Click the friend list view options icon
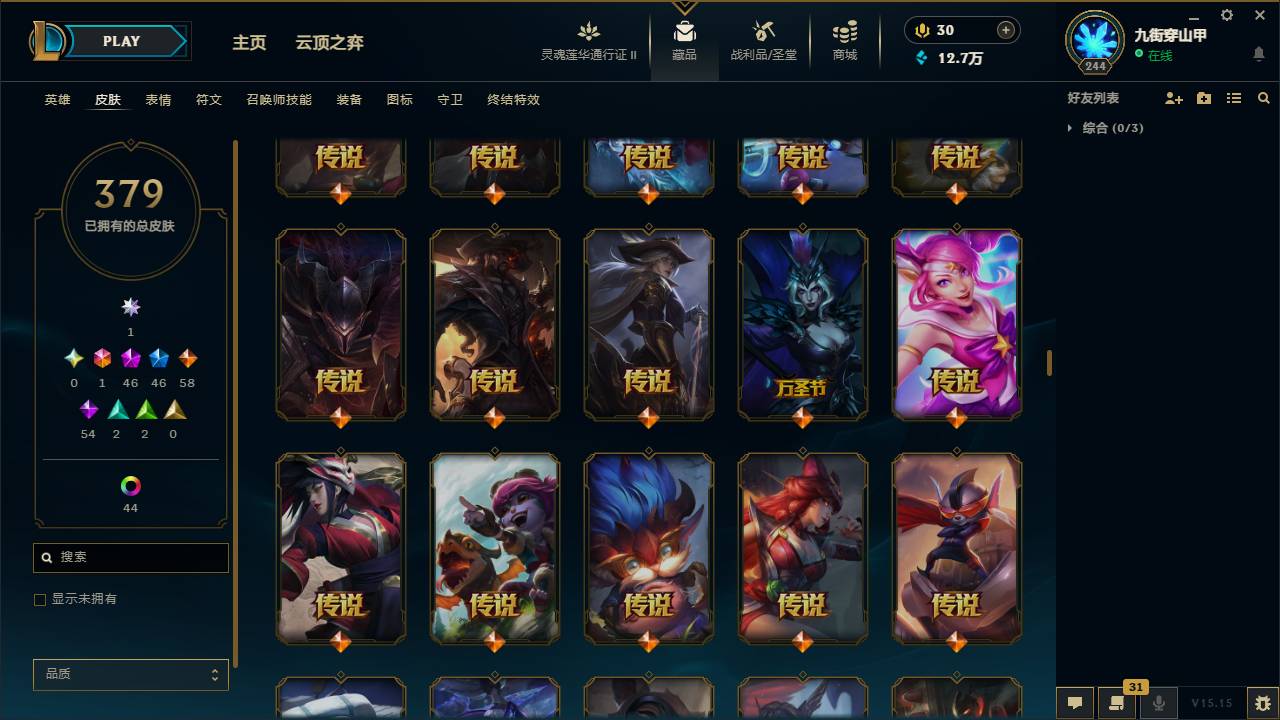This screenshot has width=1280, height=720. [1234, 97]
